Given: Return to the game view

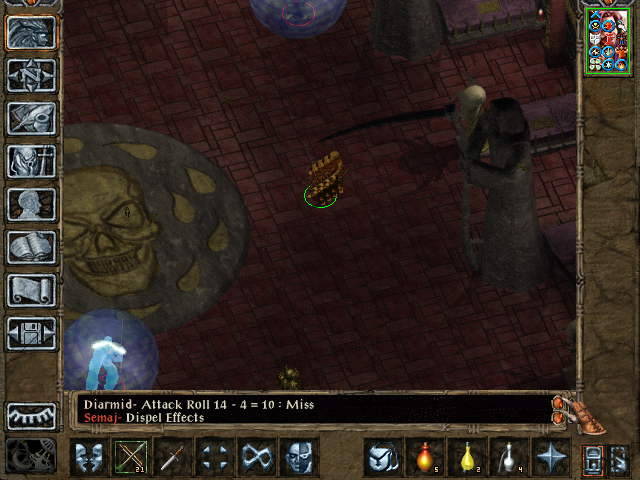Looking at the screenshot, I should coord(32,32).
